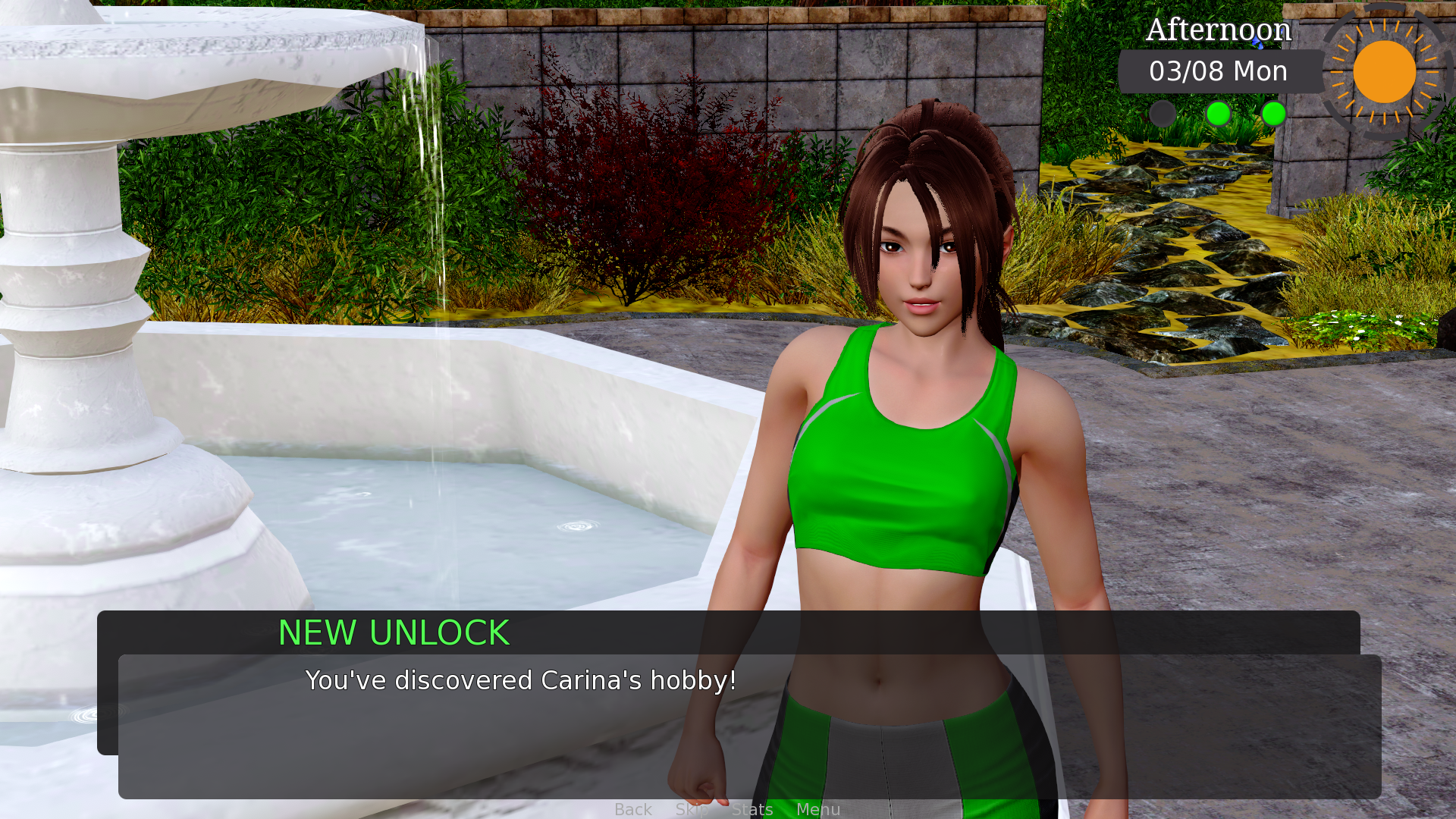Viewport: 1456px width, 819px height.
Task: Open the game Menu
Action: [818, 809]
